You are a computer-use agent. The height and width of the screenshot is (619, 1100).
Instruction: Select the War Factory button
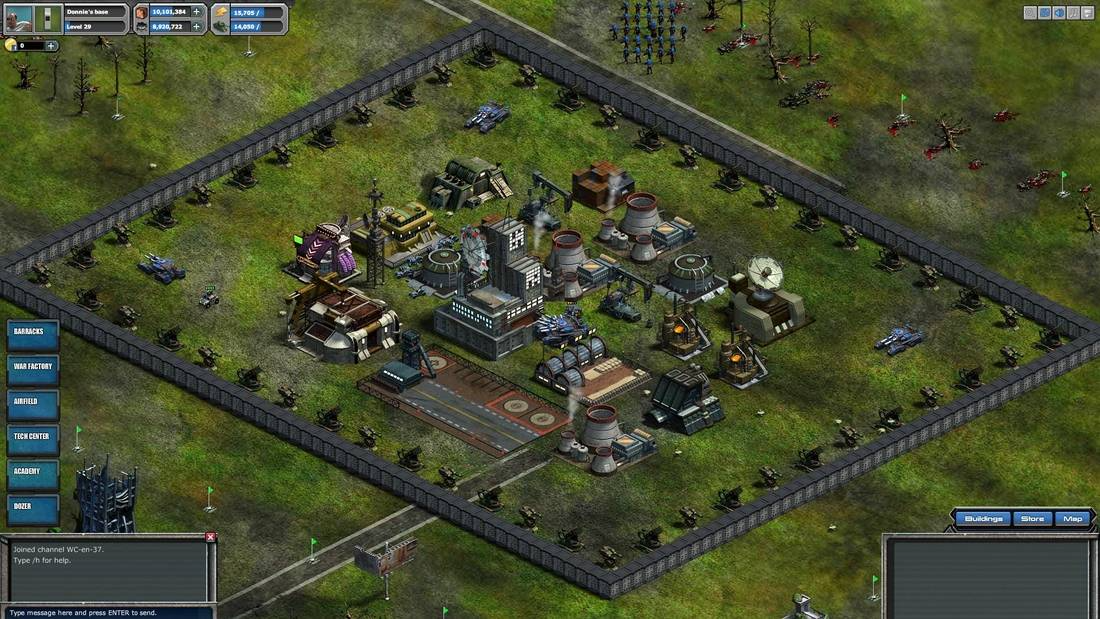33,369
